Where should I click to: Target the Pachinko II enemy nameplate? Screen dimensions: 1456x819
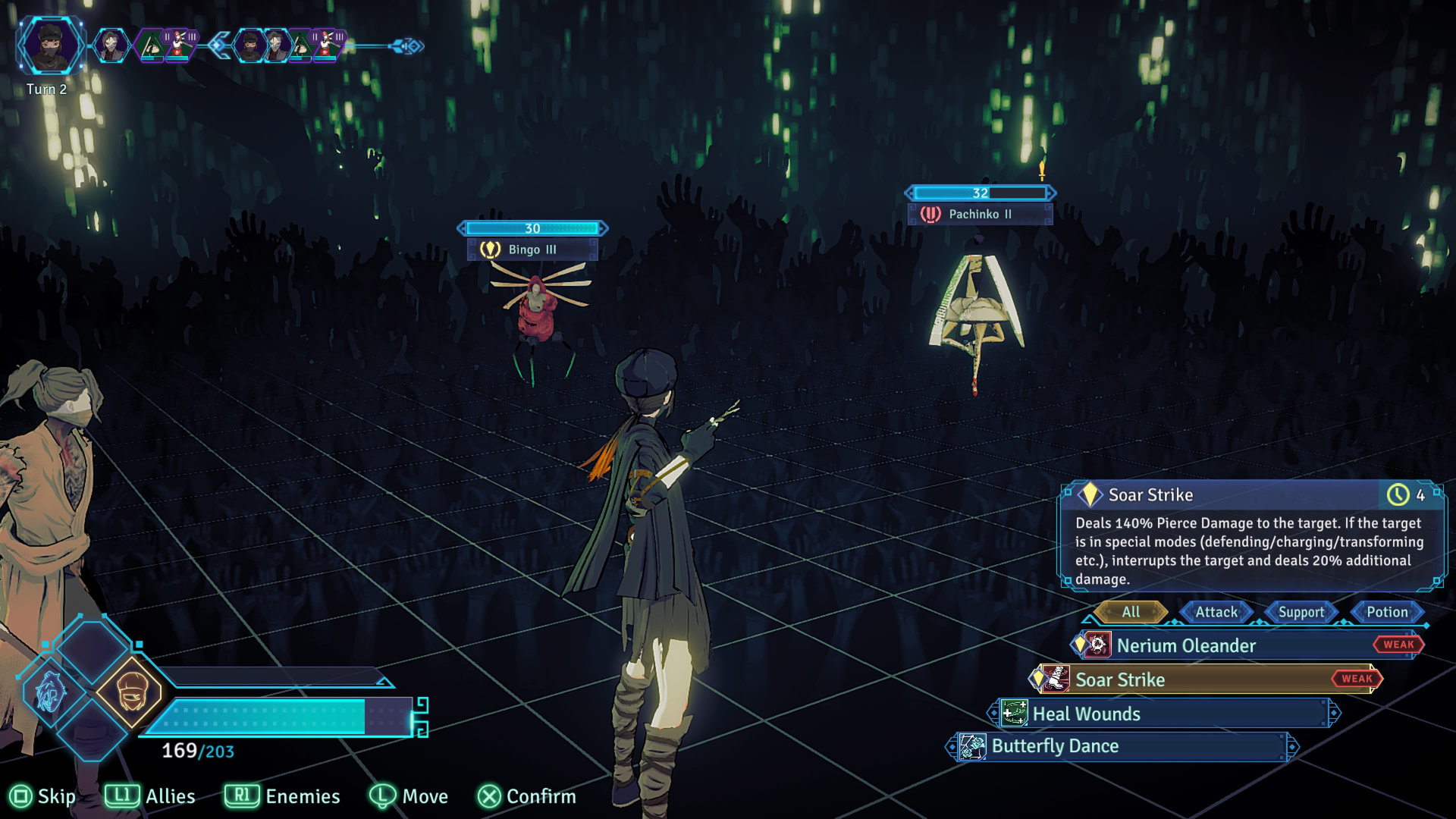click(980, 214)
